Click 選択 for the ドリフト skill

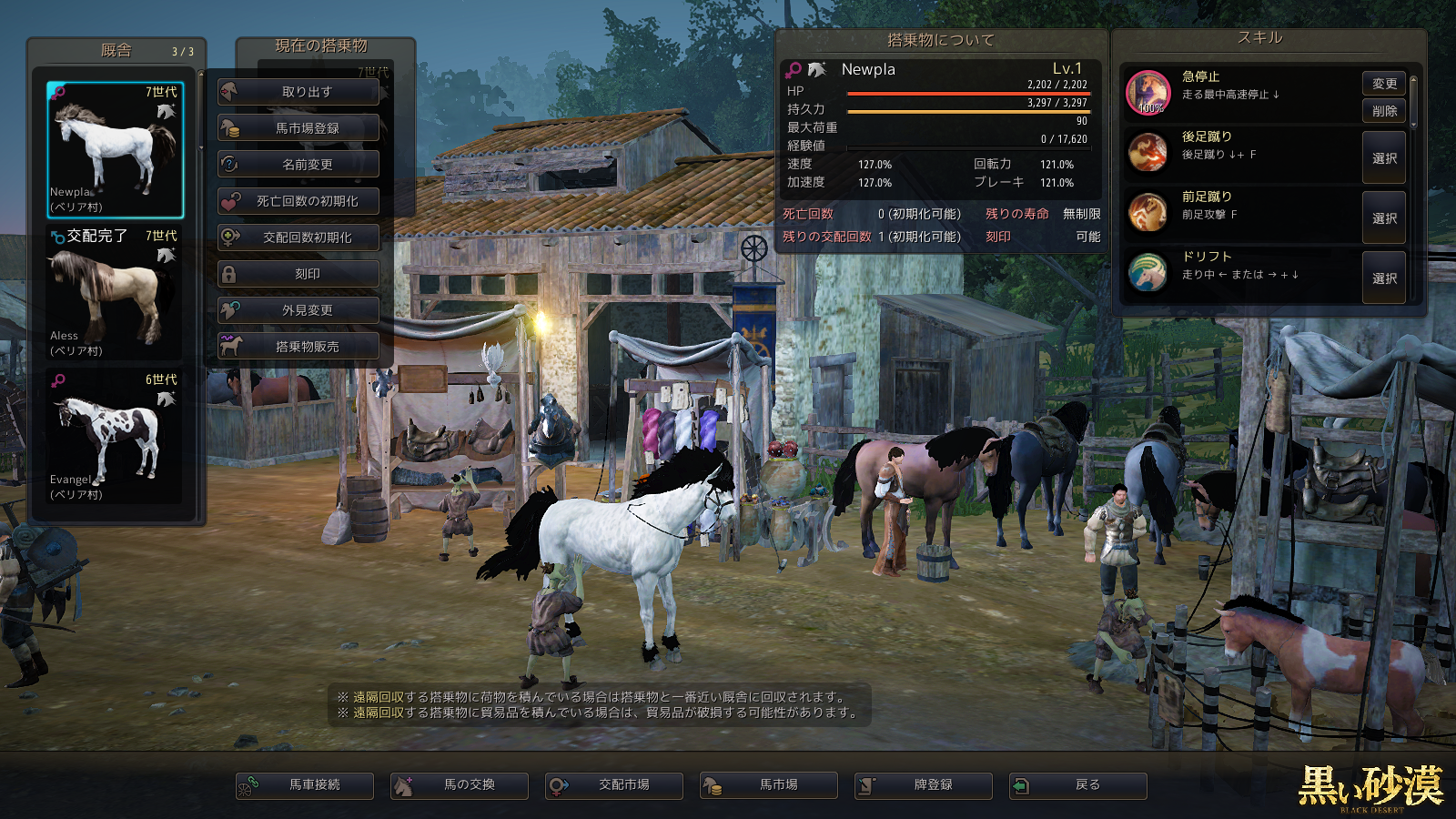tap(1384, 278)
